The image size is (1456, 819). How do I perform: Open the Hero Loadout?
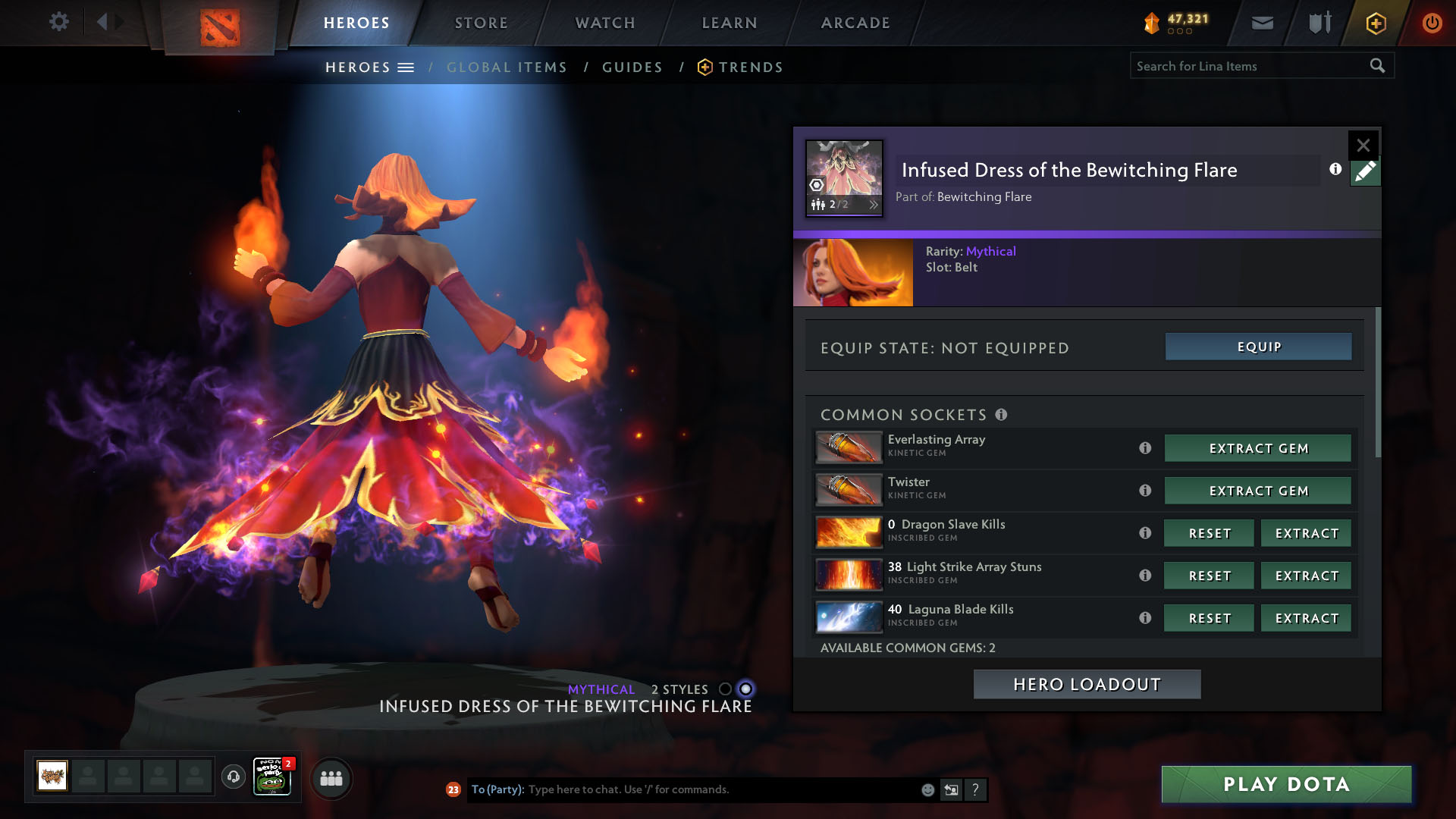point(1087,684)
